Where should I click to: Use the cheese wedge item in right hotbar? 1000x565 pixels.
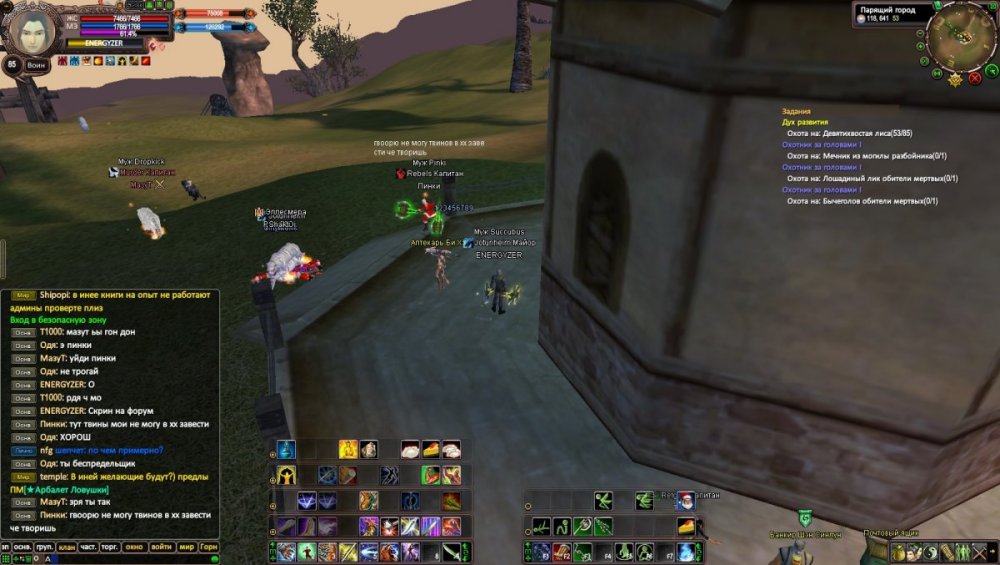point(686,526)
